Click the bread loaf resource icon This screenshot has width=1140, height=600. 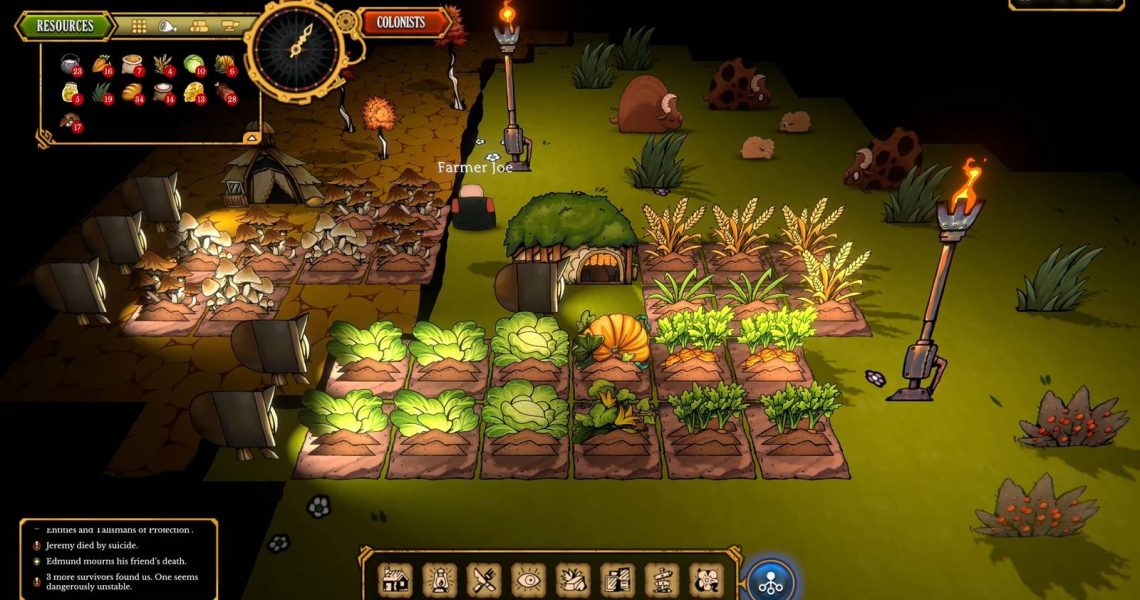click(132, 93)
